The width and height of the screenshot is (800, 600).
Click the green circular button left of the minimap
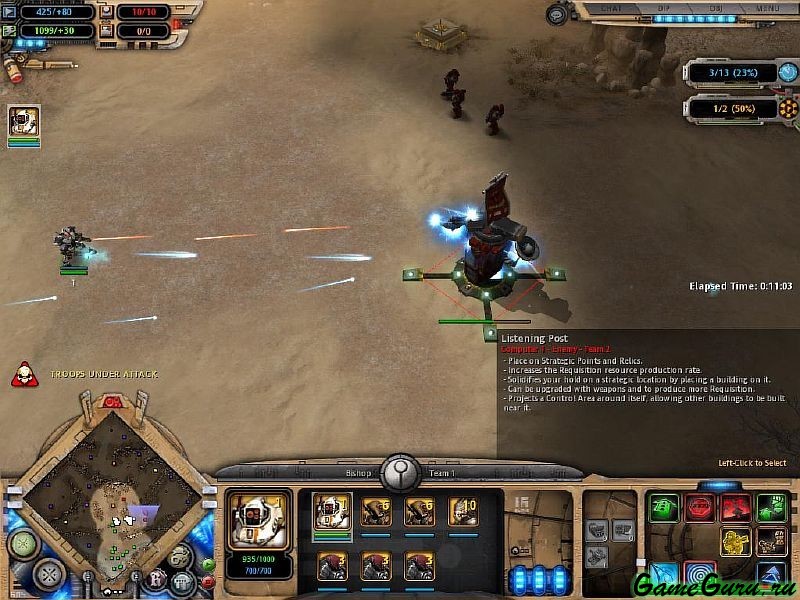(x=22, y=543)
